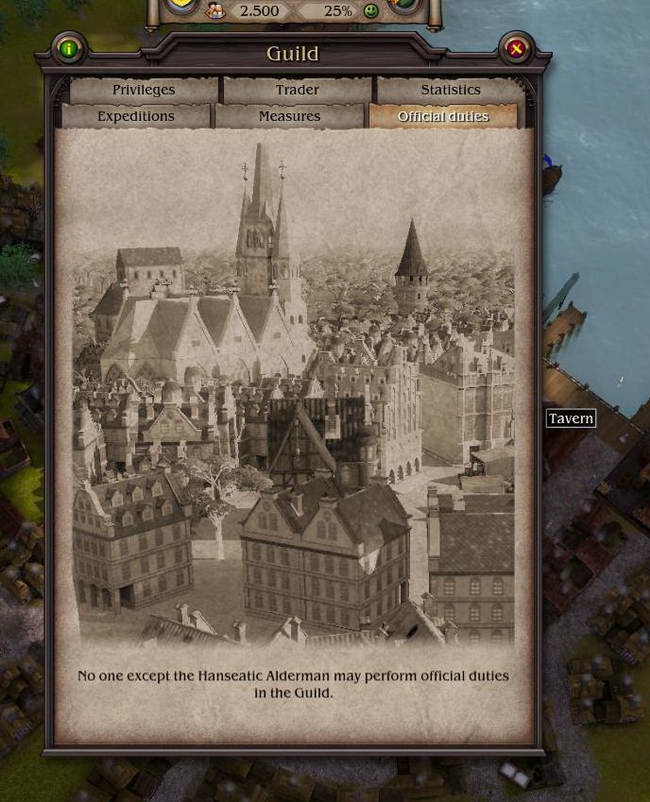This screenshot has width=650, height=802.
Task: Open the Trader tab
Action: (x=297, y=90)
